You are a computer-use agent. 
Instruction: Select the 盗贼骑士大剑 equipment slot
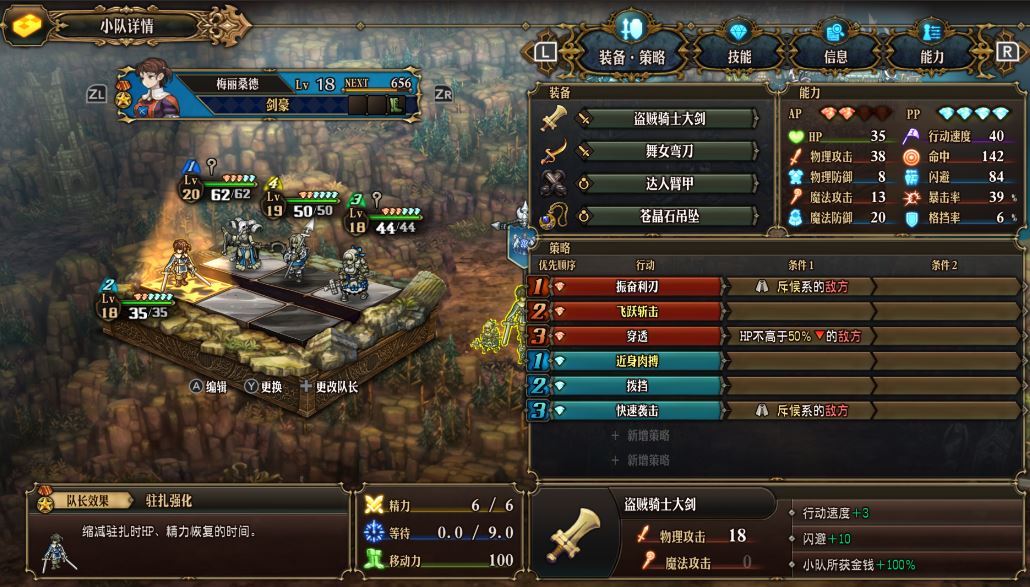[x=665, y=119]
